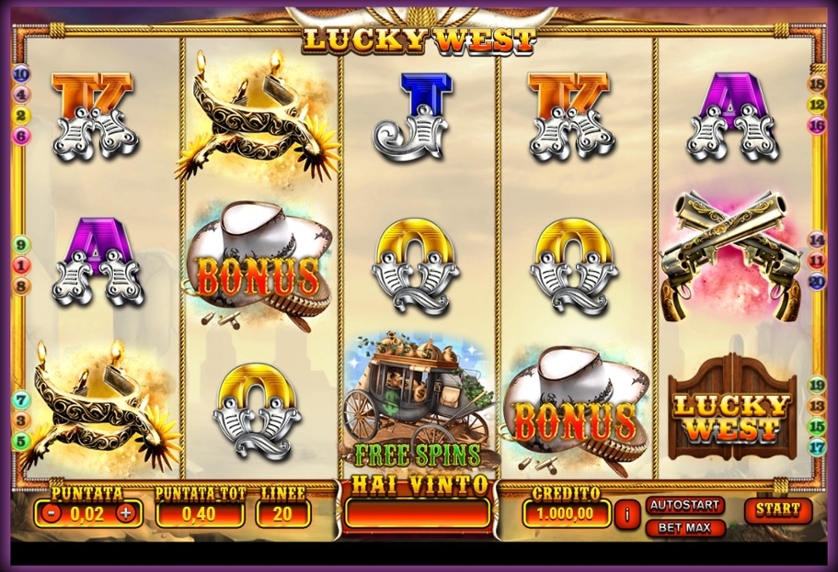Choose payline marker 14
Viewport: 838px width, 572px height.
pyautogui.click(x=816, y=240)
